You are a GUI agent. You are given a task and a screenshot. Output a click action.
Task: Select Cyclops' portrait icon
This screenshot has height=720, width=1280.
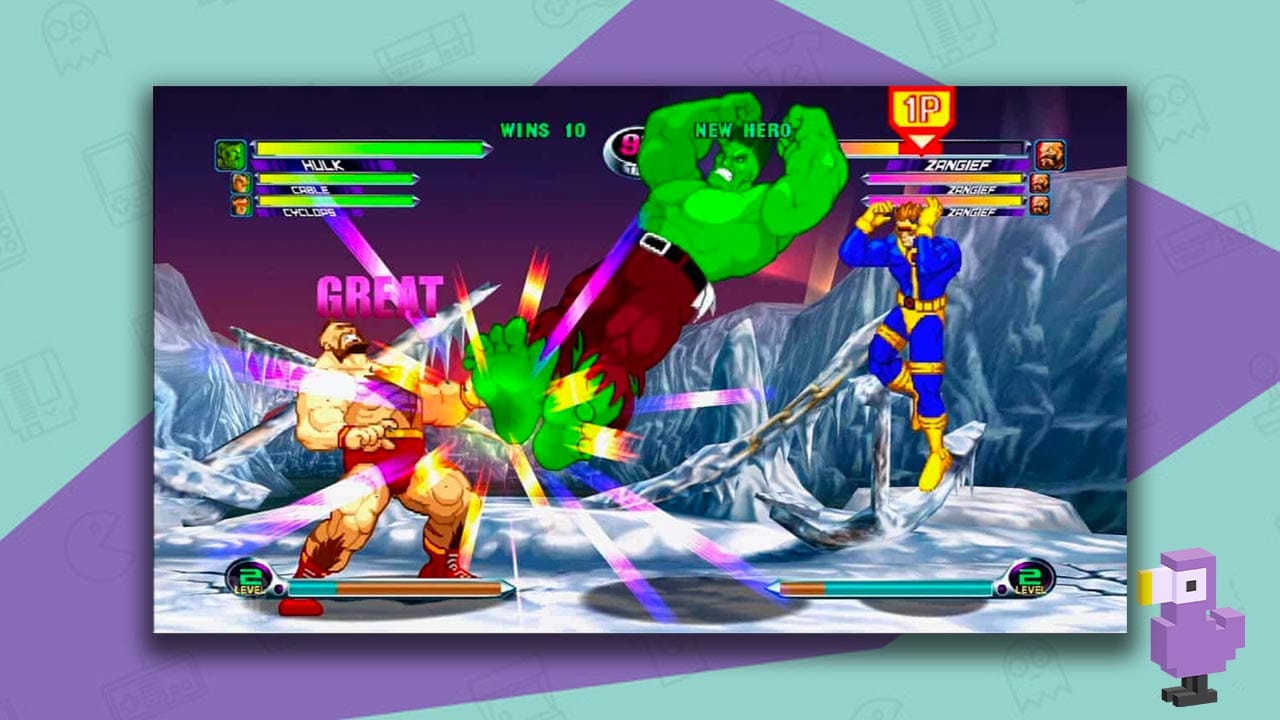click(241, 206)
